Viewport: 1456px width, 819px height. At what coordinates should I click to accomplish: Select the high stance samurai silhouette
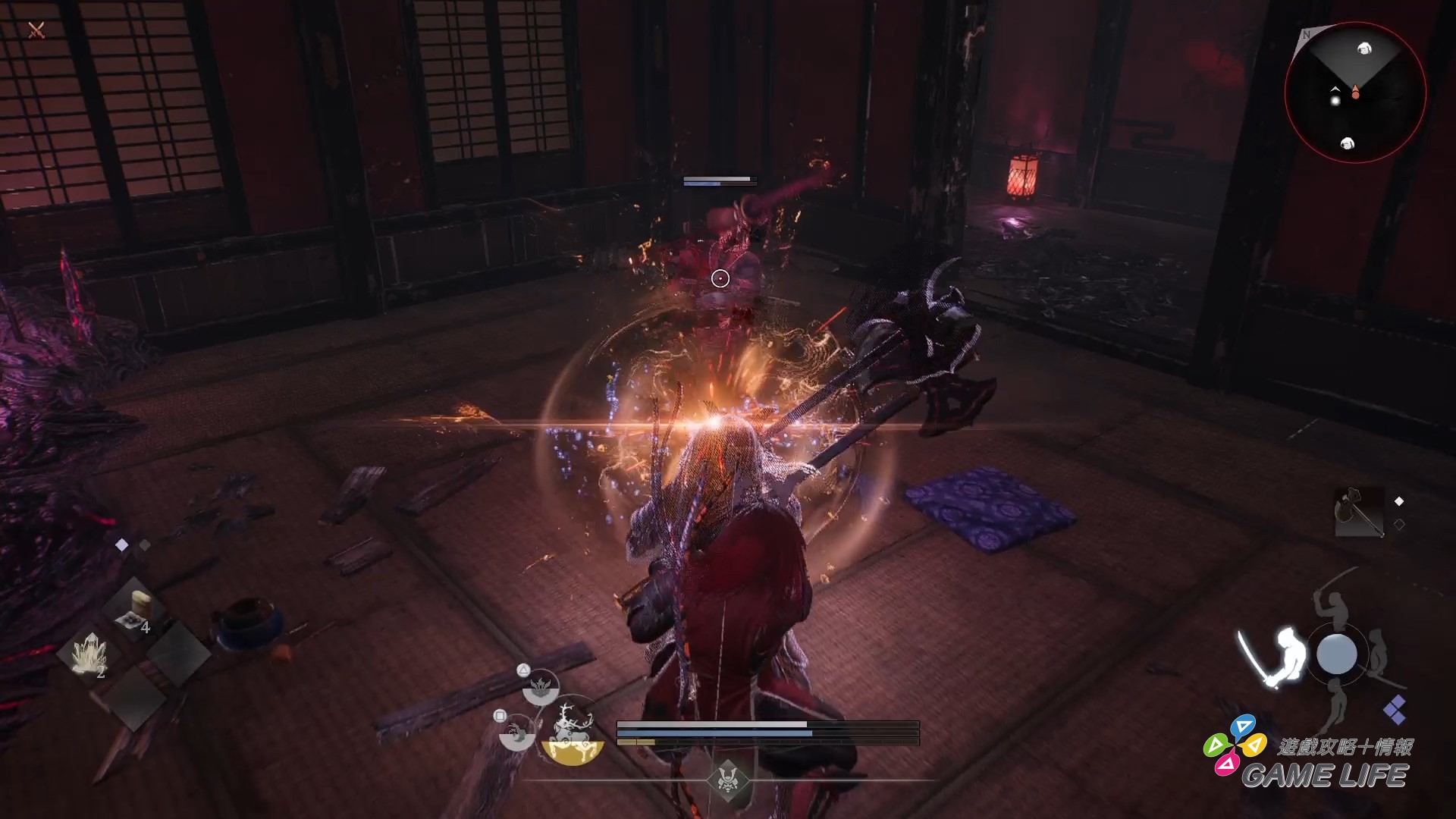click(1332, 607)
